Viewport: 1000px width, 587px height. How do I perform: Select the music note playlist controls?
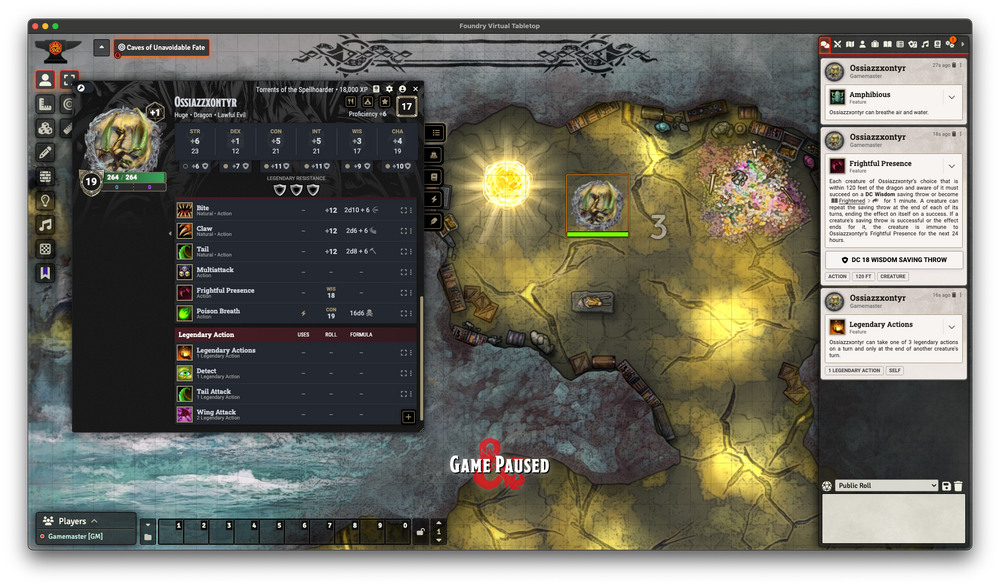[45, 226]
